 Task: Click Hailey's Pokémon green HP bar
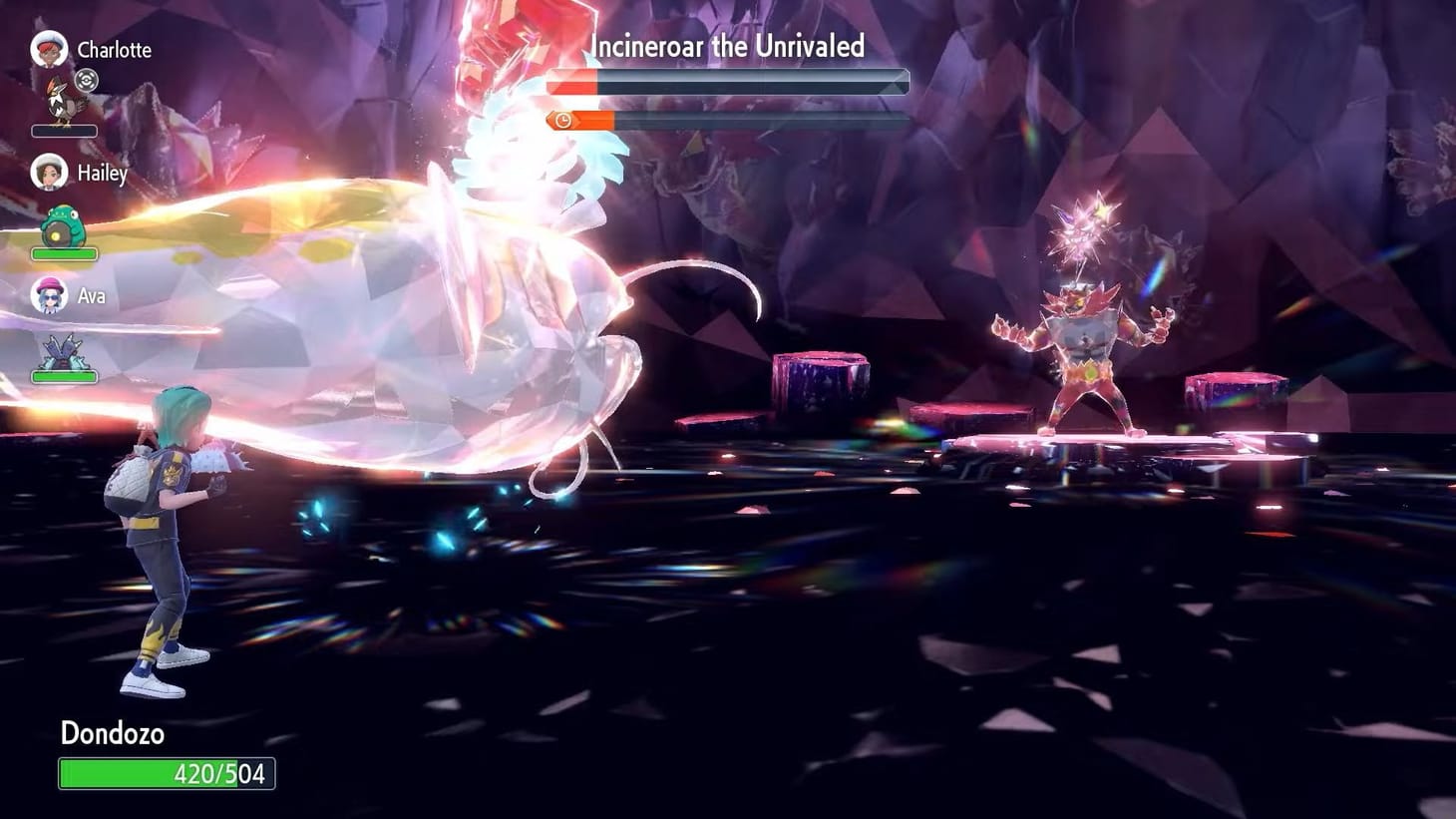[x=65, y=253]
